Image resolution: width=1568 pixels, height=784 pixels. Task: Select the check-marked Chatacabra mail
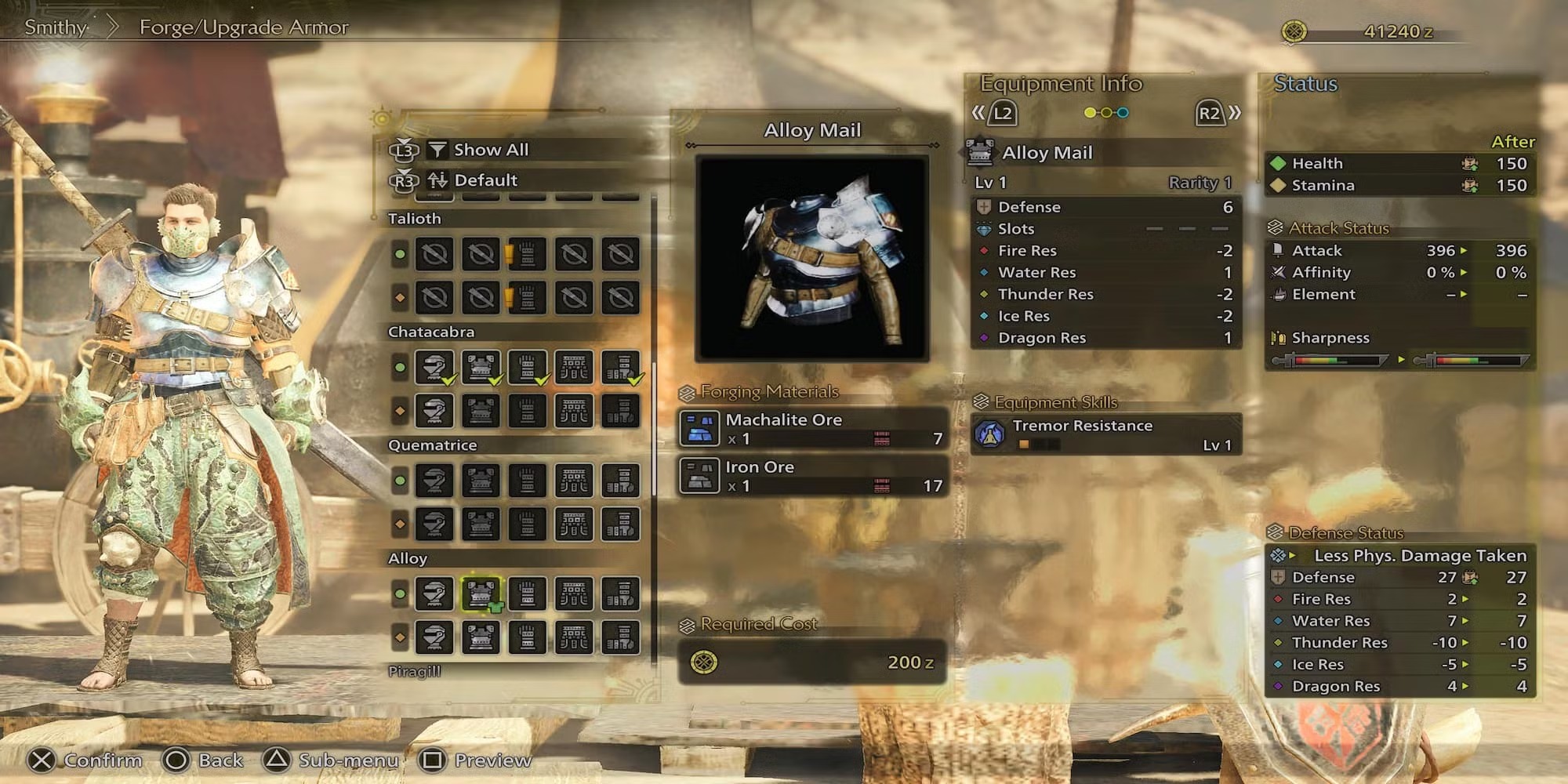point(481,367)
